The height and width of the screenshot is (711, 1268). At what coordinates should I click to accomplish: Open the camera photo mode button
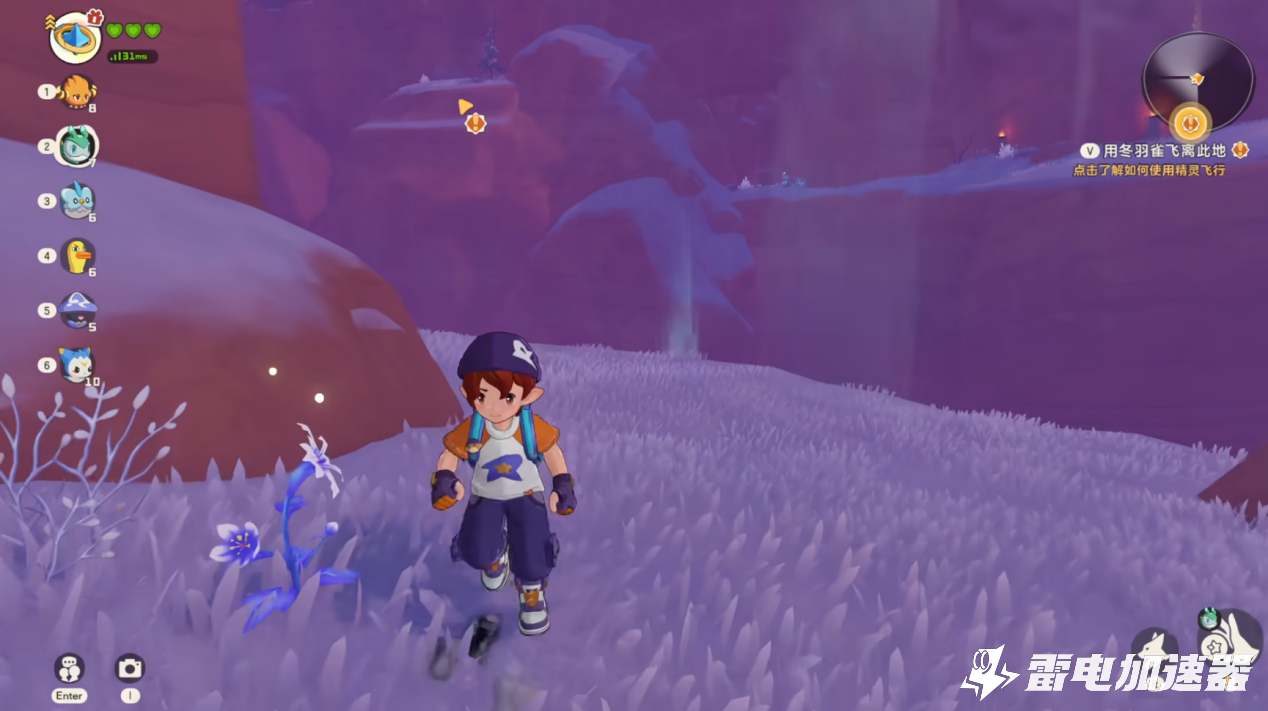[x=130, y=667]
